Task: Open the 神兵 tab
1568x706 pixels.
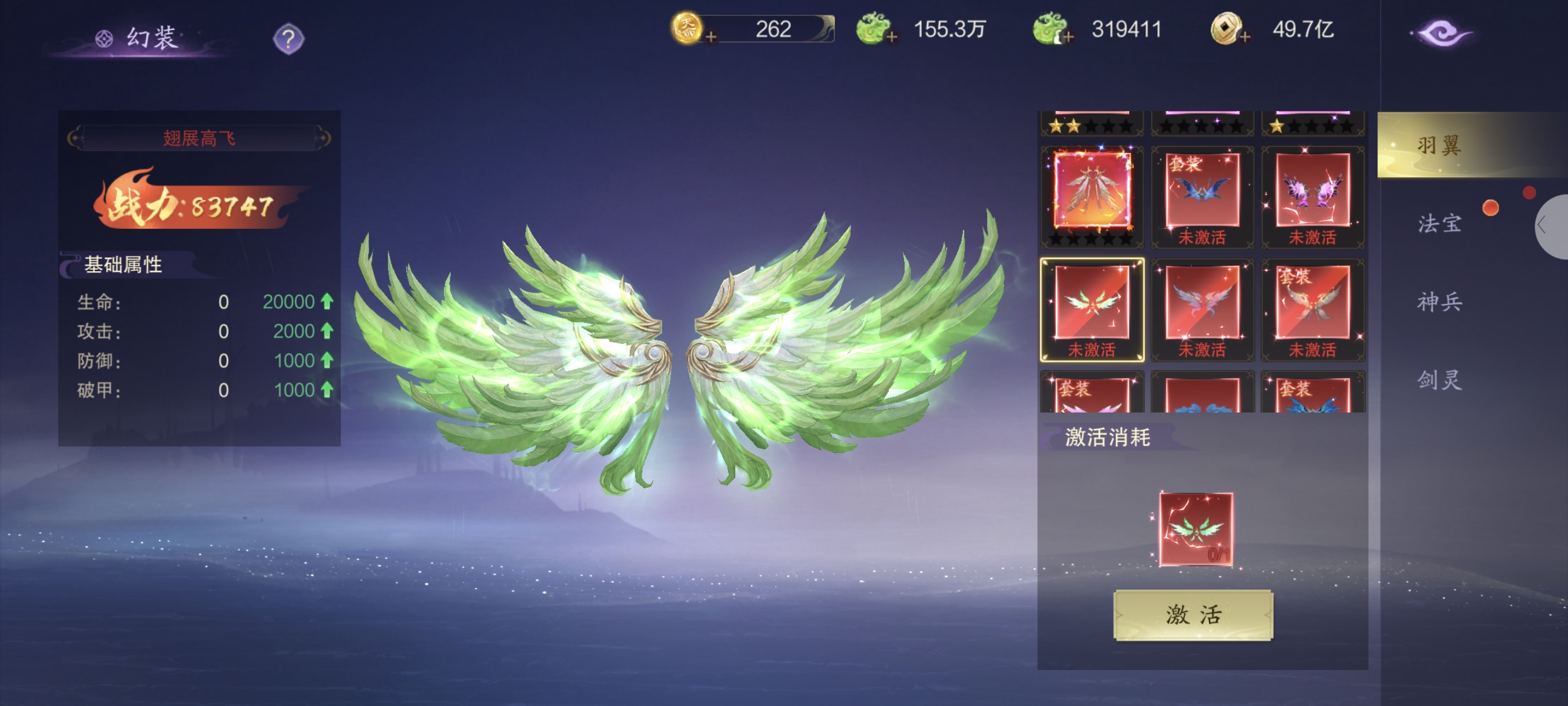Action: 1439,302
